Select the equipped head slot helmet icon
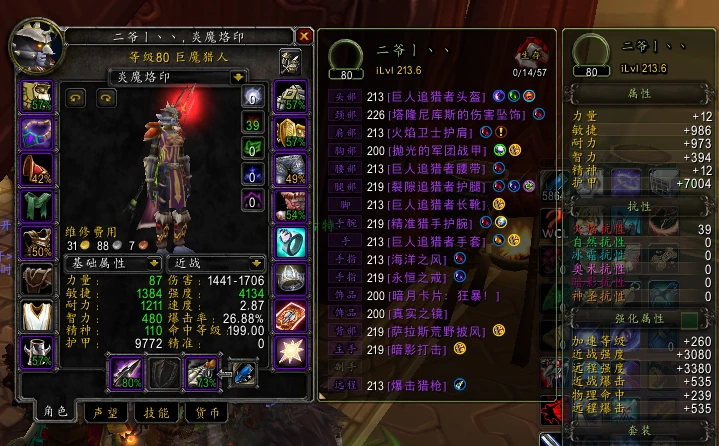 point(37,97)
